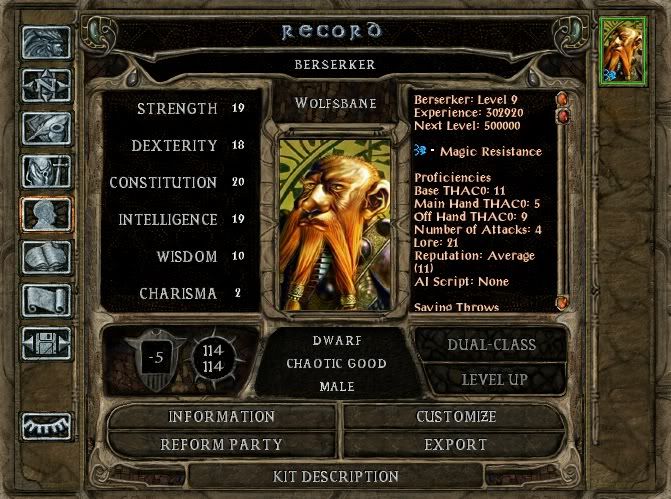Open the mage spellbook icon

point(46,258)
